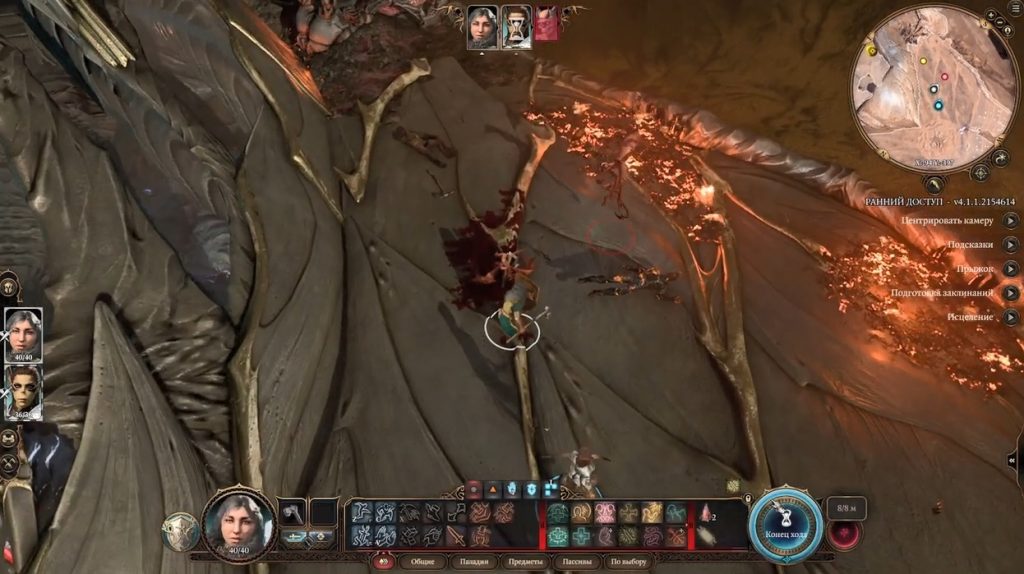This screenshot has width=1024, height=574.
Task: Switch to the Общие hotbar tab
Action: click(x=422, y=562)
